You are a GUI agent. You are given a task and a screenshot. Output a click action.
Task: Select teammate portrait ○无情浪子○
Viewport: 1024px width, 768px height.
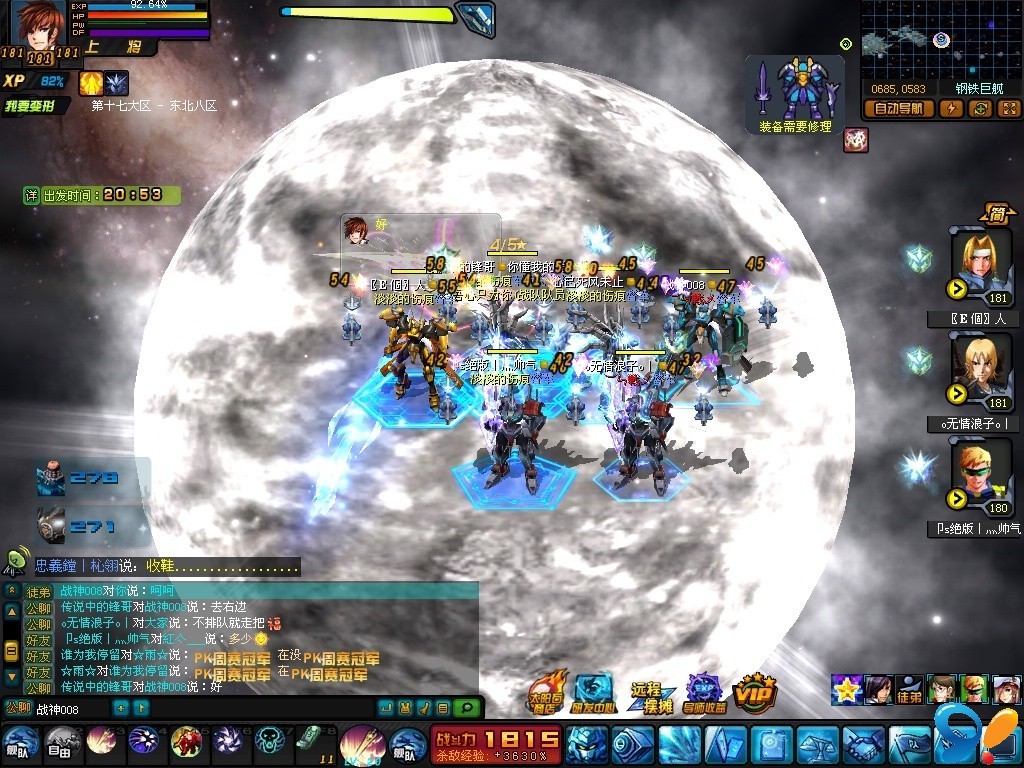pos(980,370)
